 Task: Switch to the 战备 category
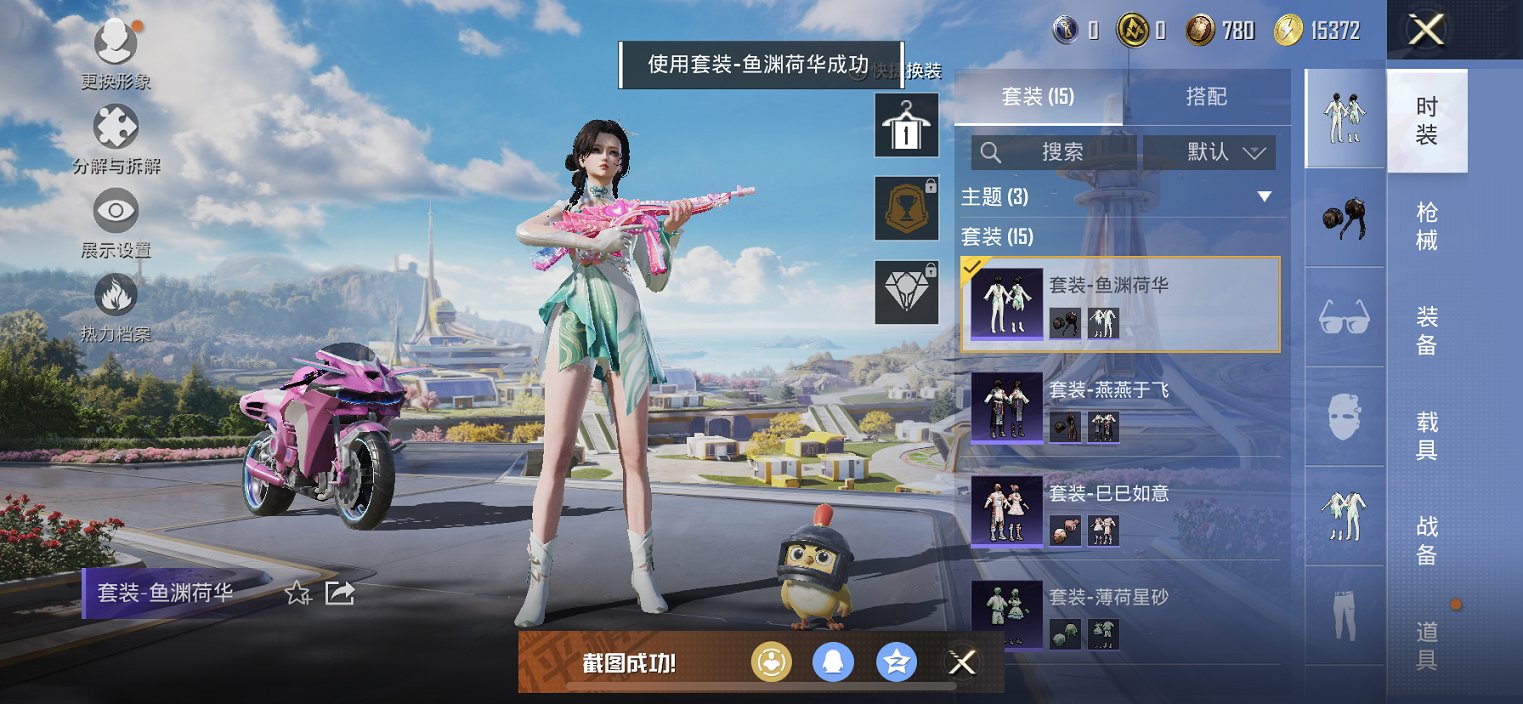(x=1426, y=540)
